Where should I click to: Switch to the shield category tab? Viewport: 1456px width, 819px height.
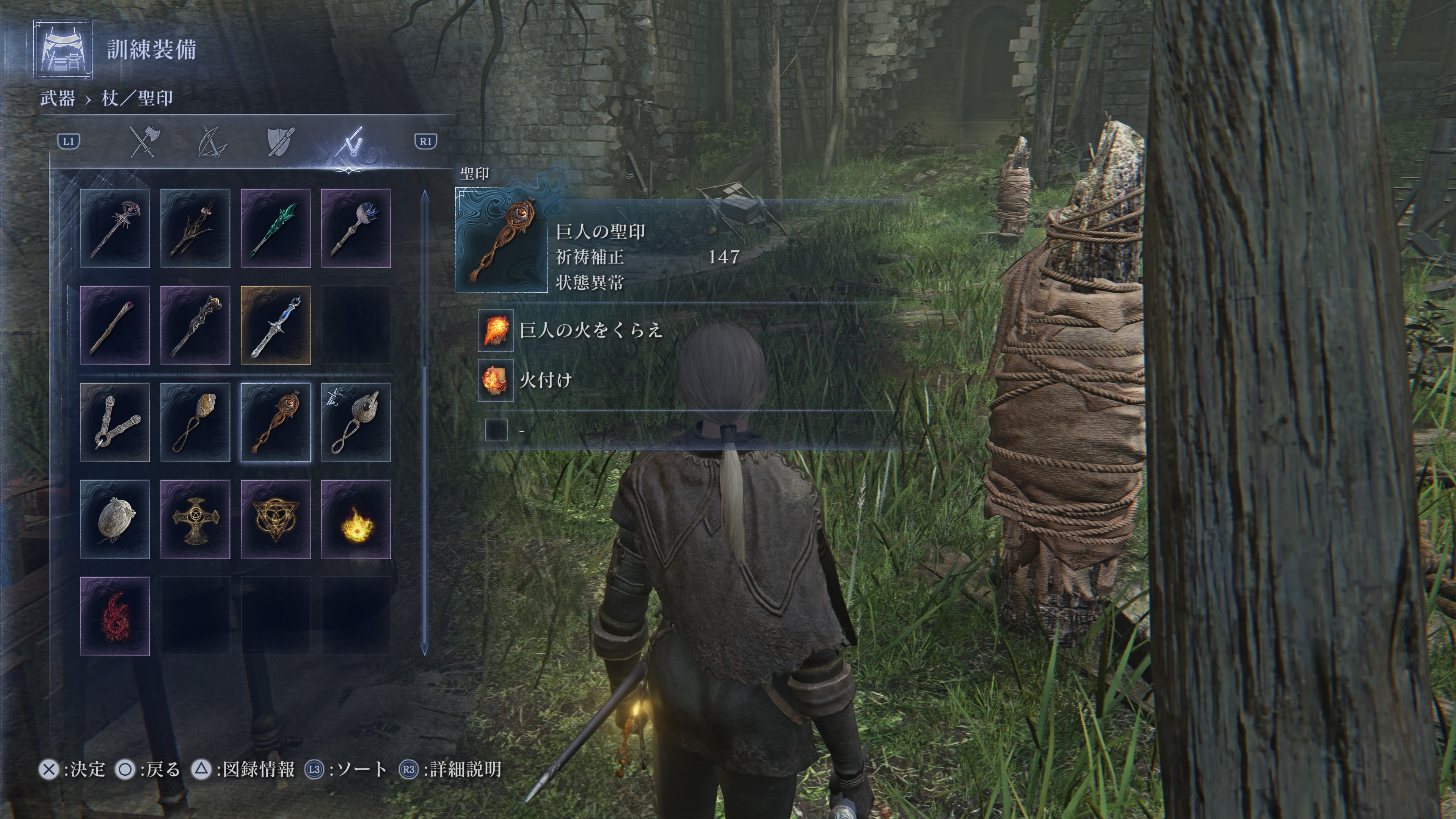click(x=280, y=141)
